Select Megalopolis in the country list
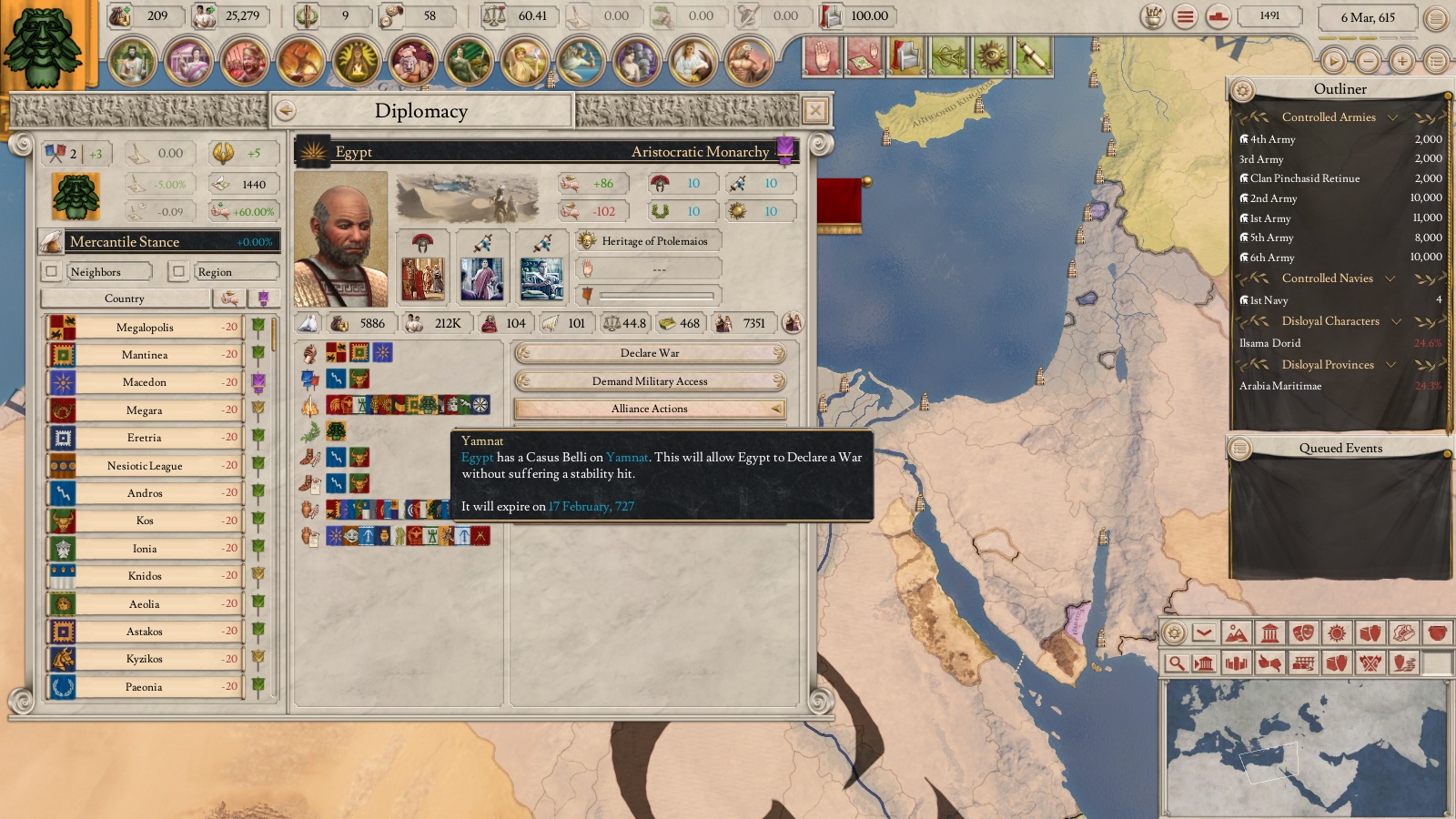 (x=145, y=328)
